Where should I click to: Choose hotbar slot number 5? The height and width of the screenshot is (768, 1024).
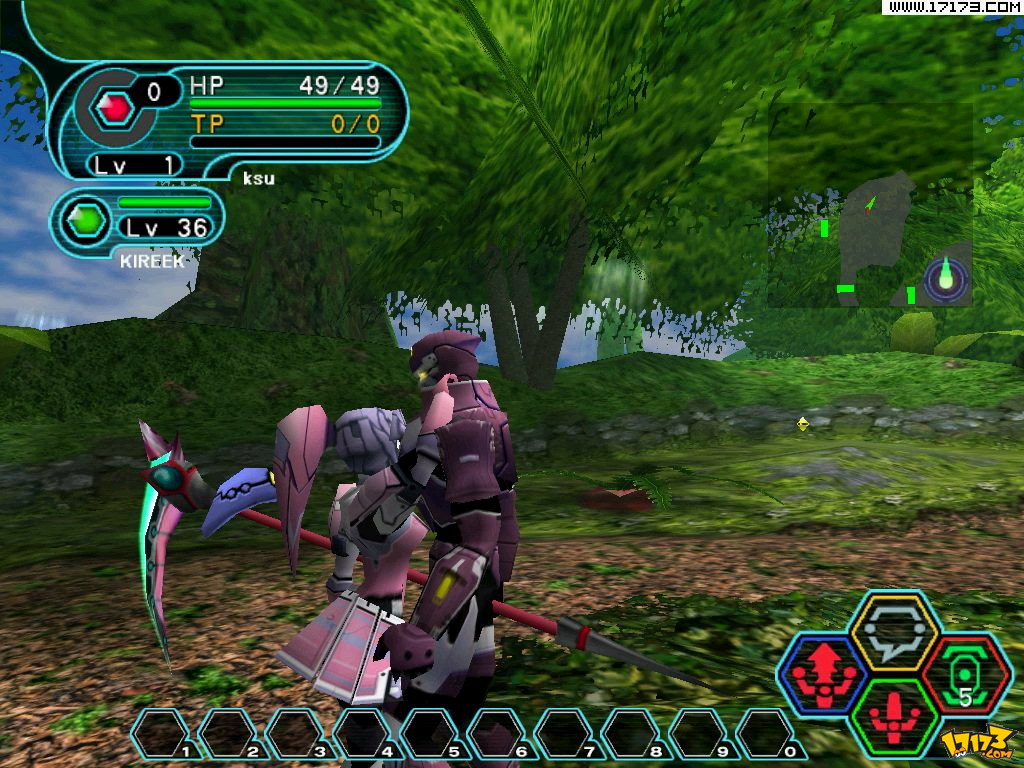[432, 734]
